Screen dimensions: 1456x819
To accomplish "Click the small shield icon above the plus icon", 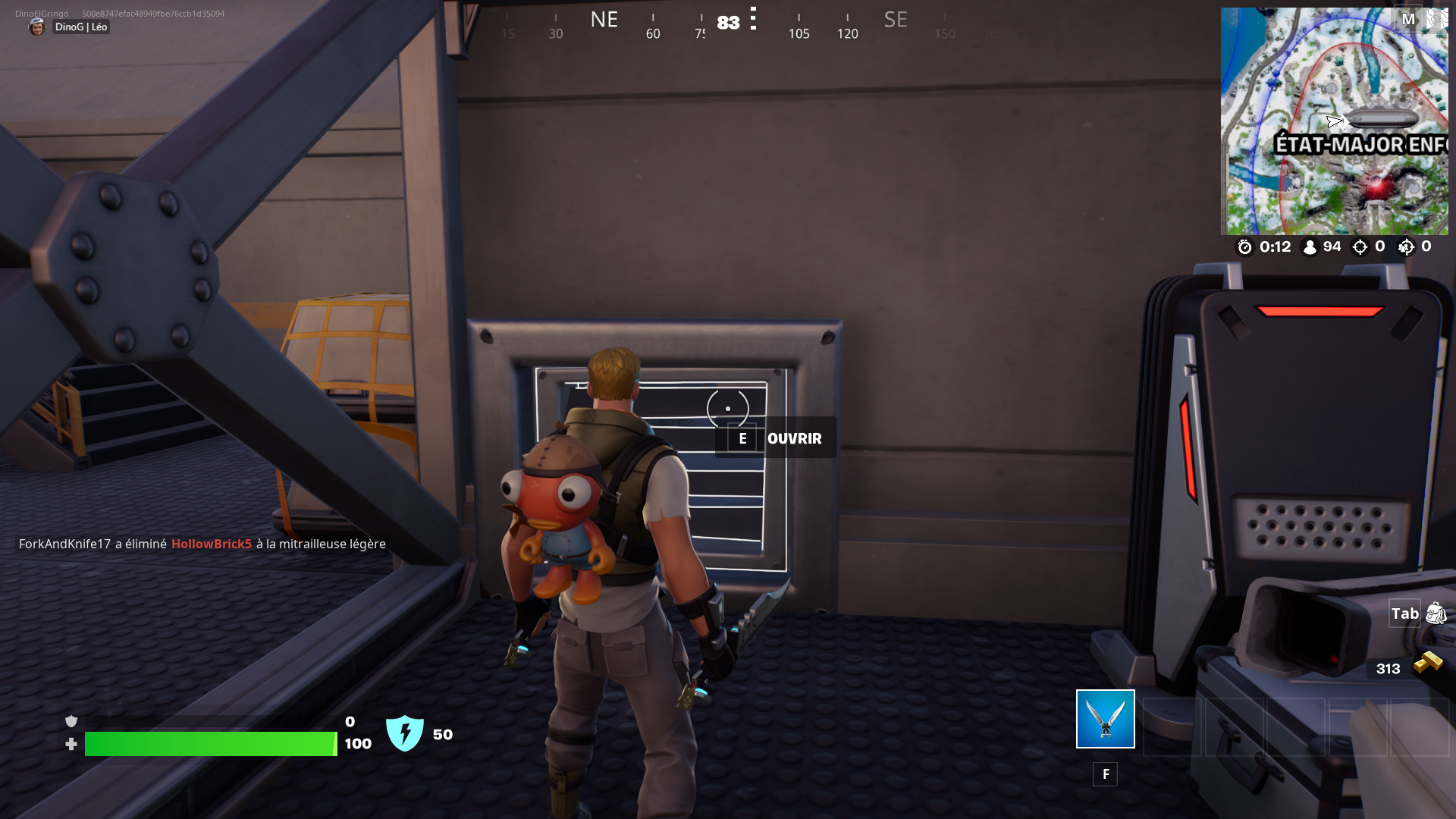I will [x=72, y=721].
